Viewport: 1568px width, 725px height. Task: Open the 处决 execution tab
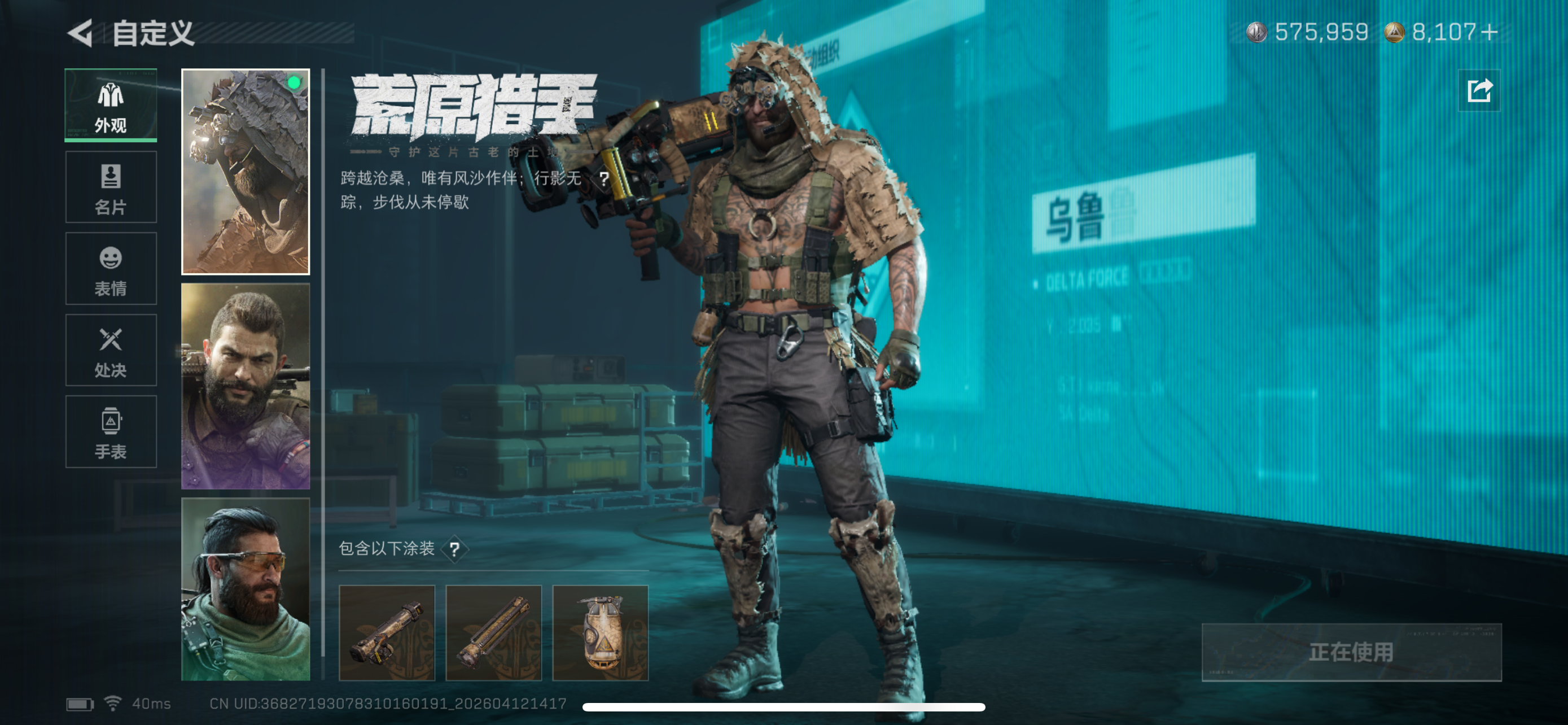[x=111, y=350]
